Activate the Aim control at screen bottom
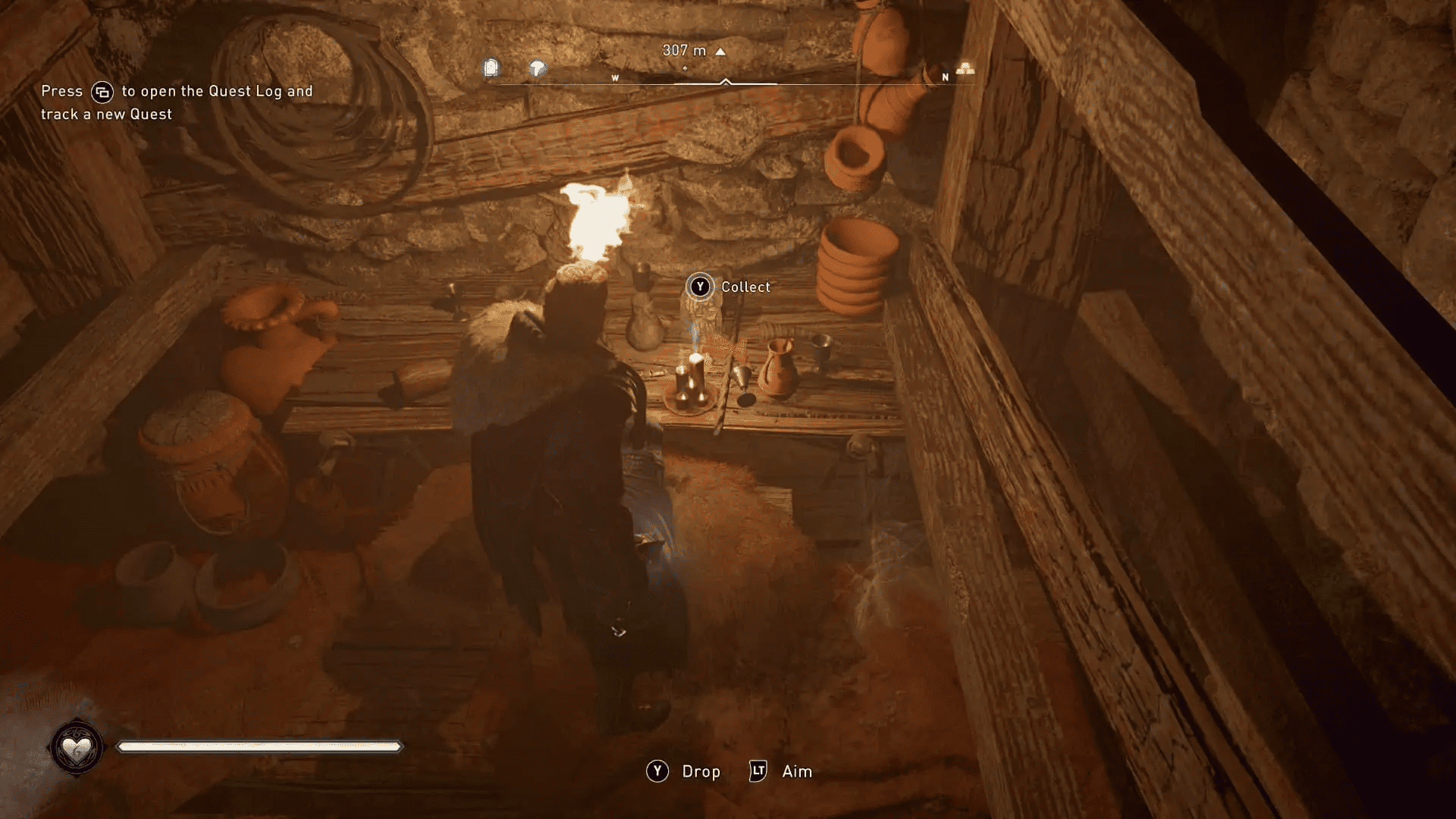 (795, 771)
